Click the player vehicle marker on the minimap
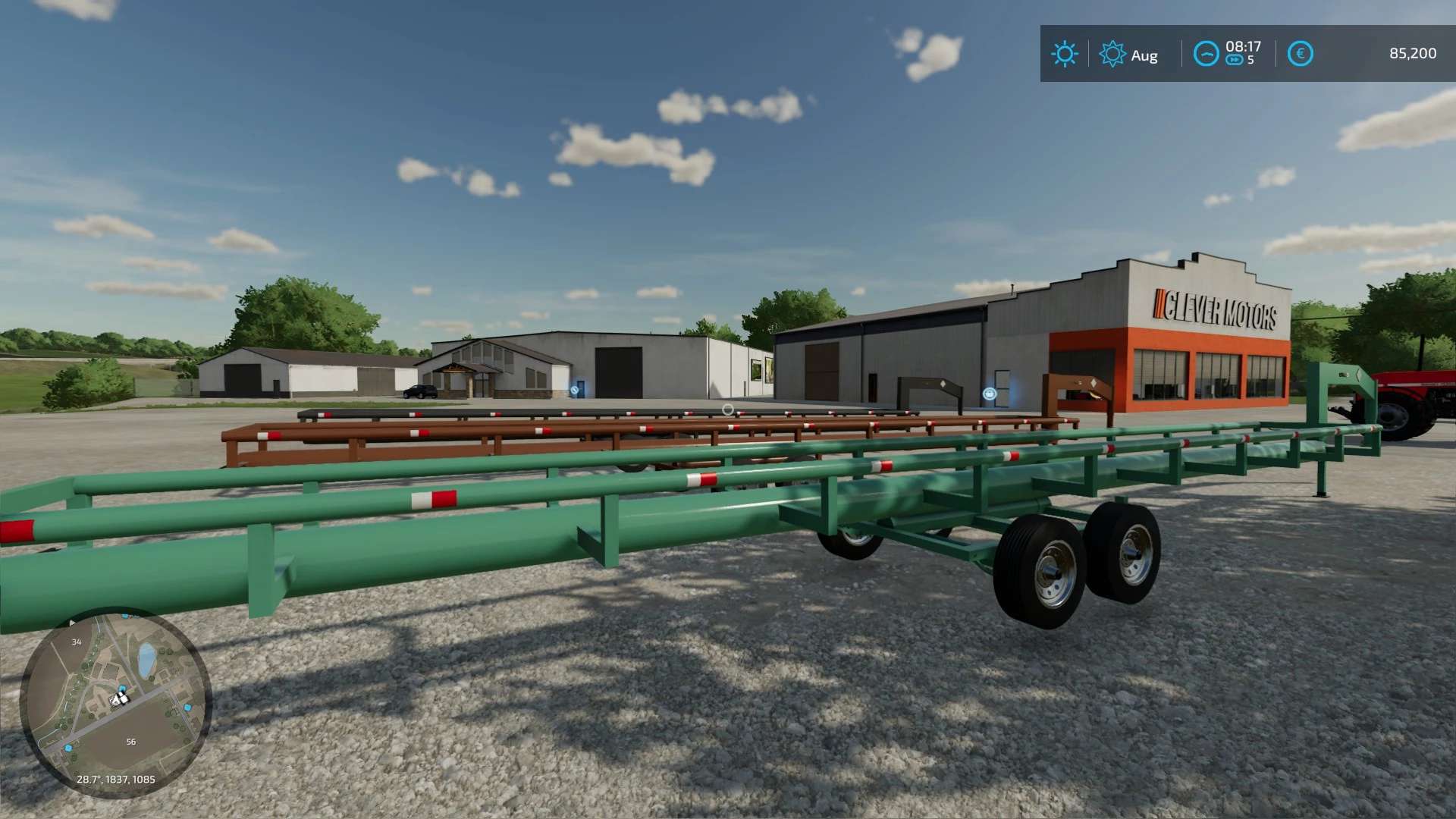 tap(118, 698)
